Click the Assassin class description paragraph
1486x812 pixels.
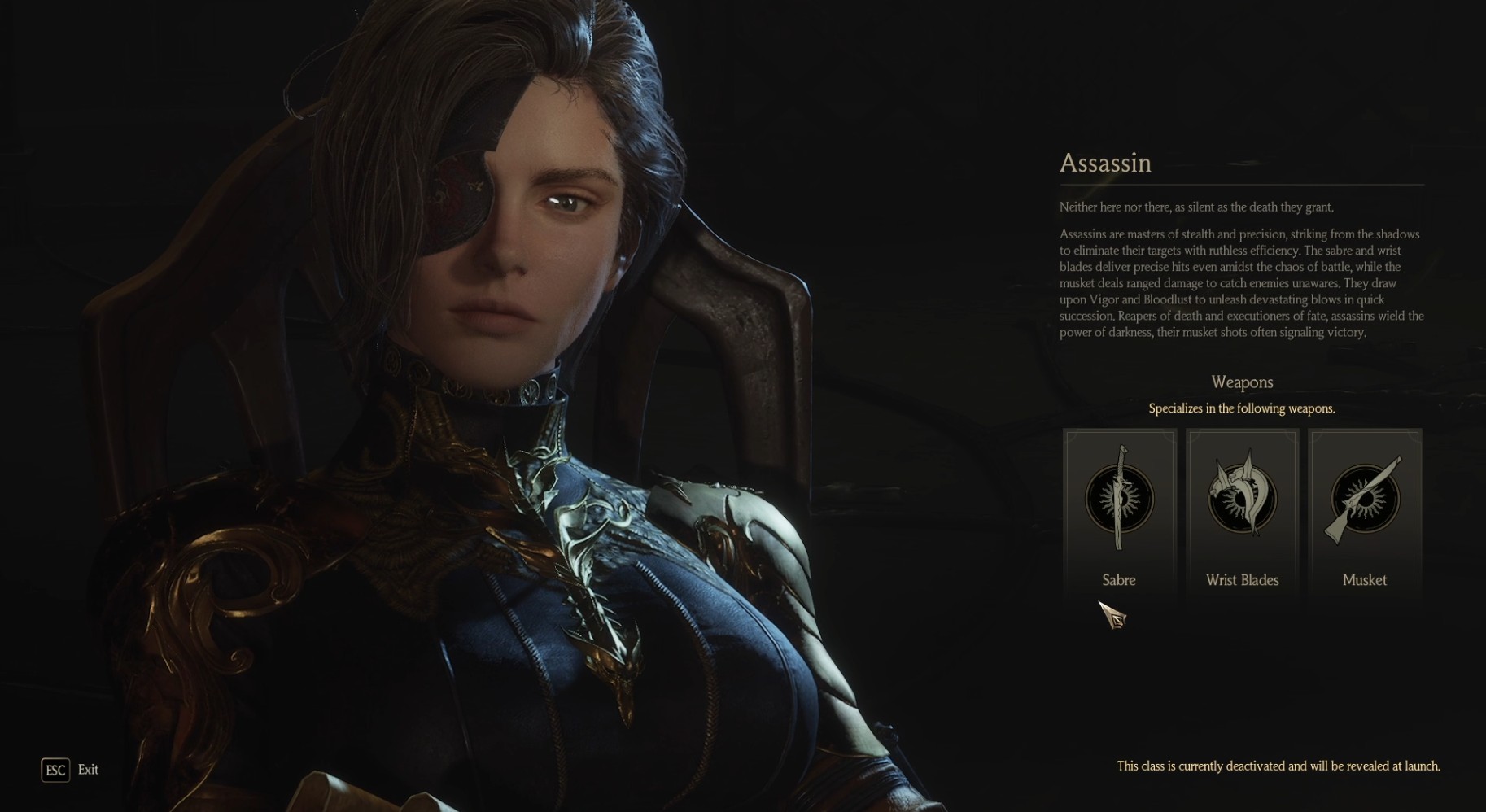point(1240,282)
